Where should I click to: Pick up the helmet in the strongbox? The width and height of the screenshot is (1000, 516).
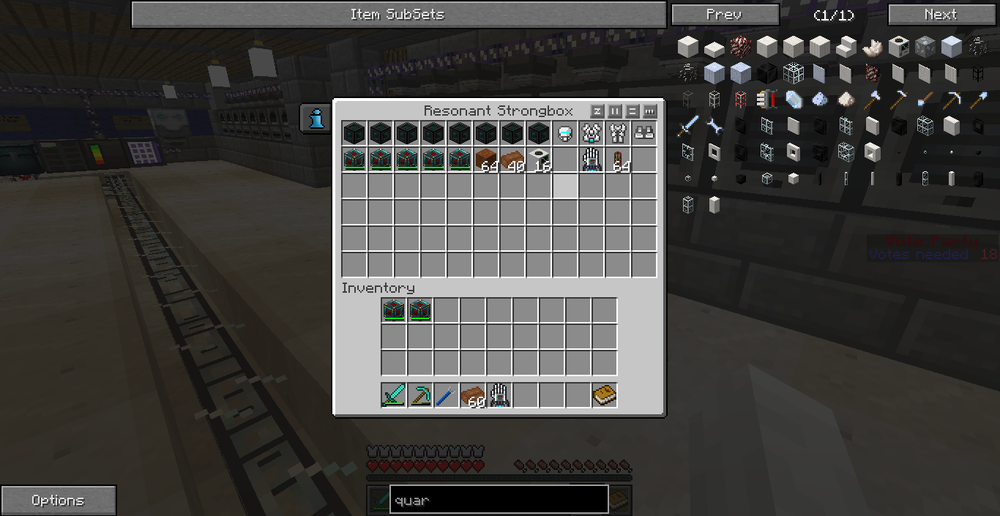pyautogui.click(x=566, y=133)
